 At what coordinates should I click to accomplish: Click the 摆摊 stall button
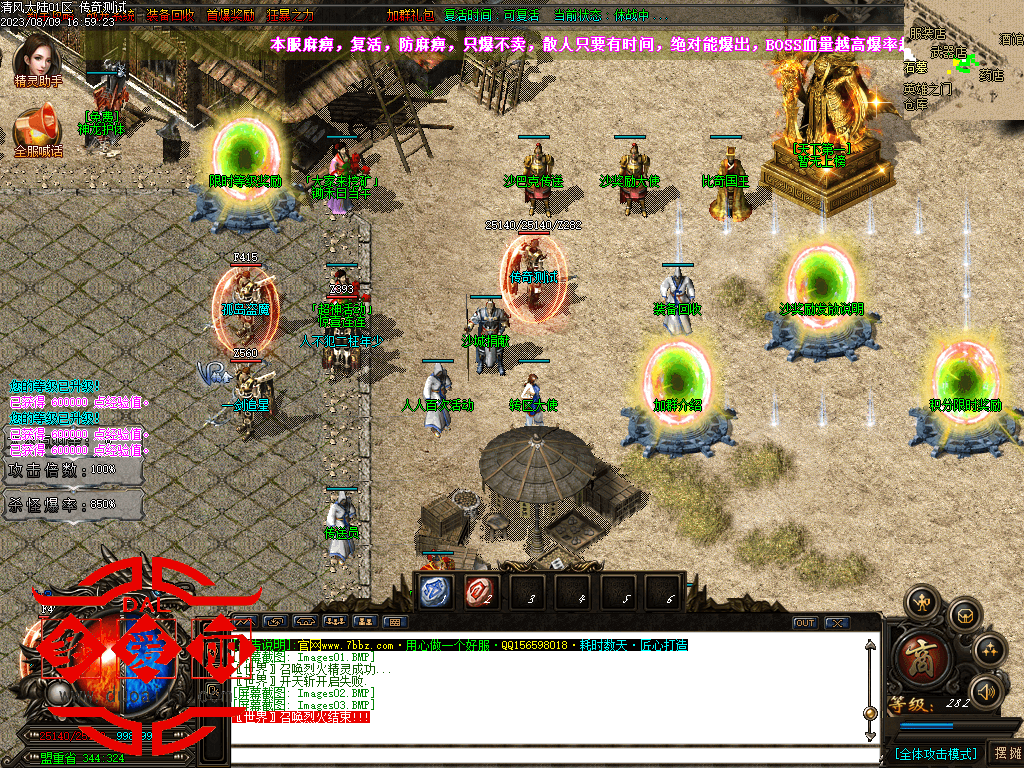coord(1005,753)
